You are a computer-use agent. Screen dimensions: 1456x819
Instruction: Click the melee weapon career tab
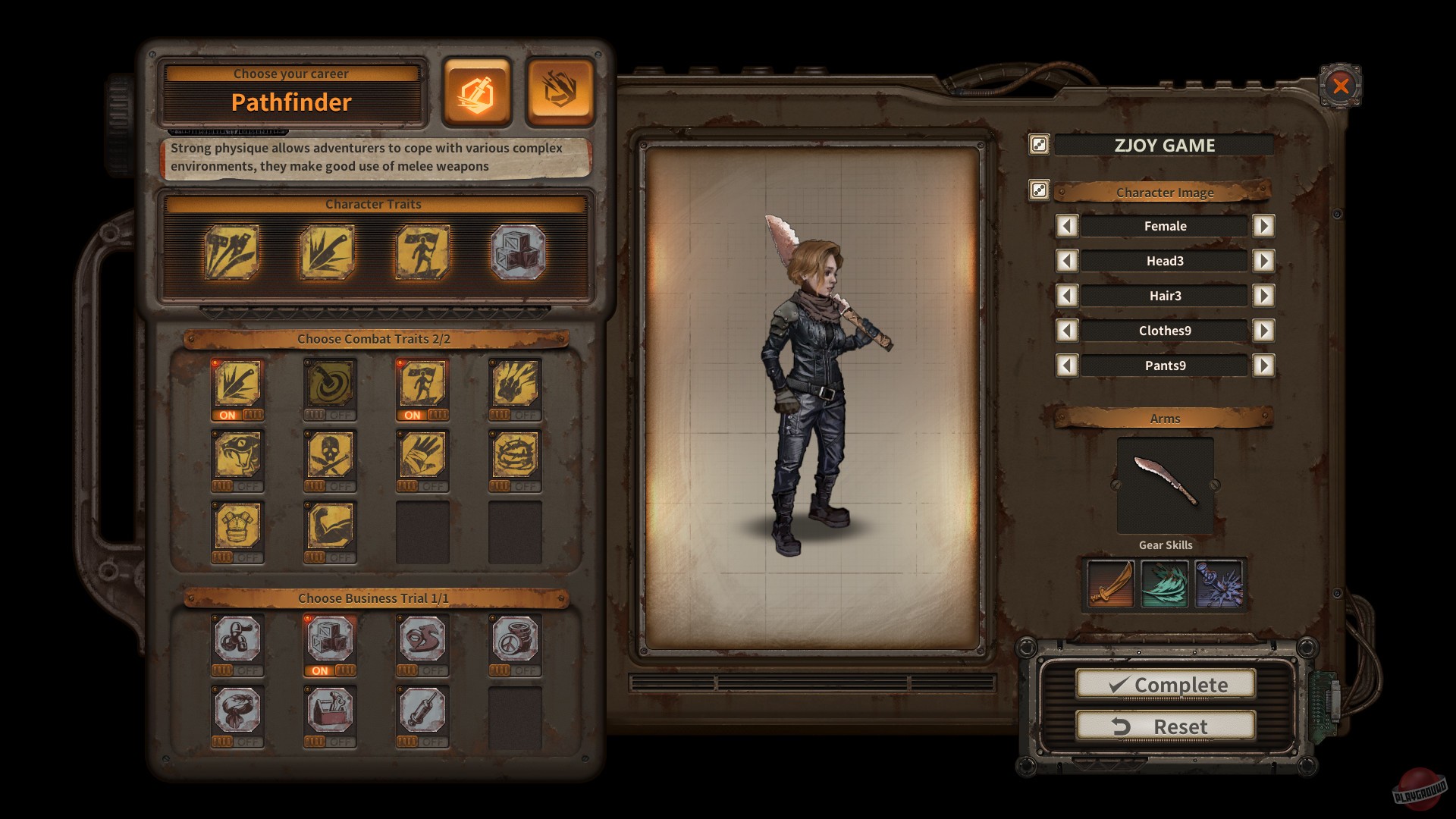[476, 94]
